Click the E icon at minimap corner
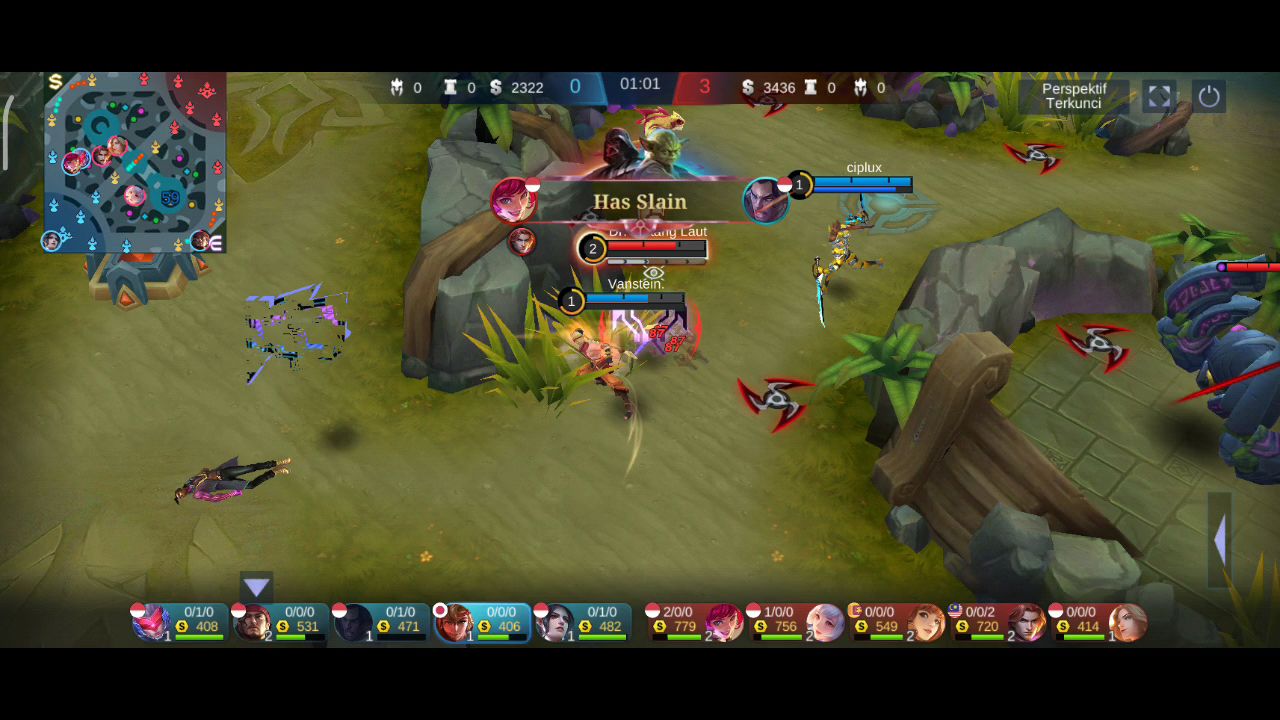This screenshot has width=1280, height=720. 215,242
